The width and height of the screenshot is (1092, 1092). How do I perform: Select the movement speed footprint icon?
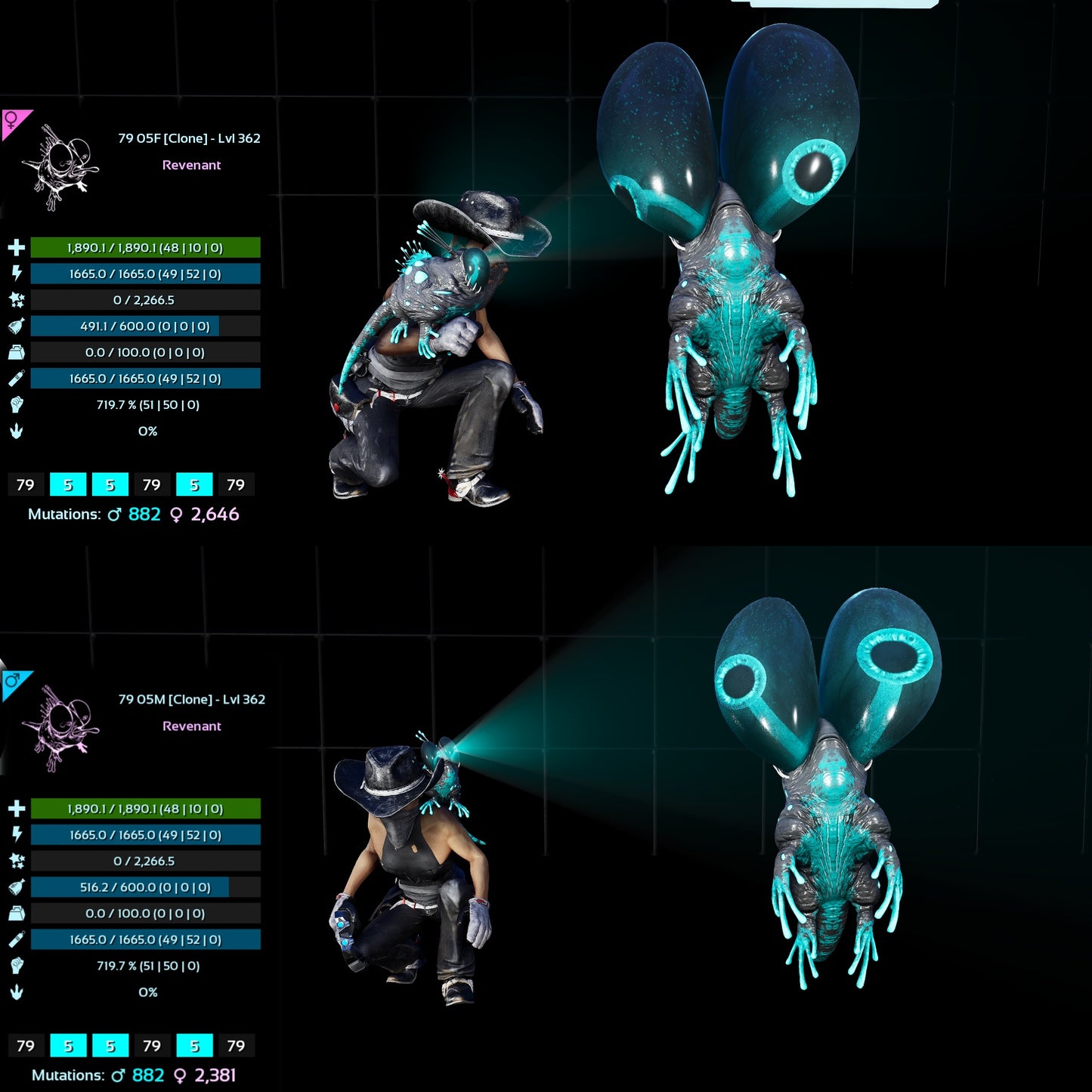click(x=17, y=431)
